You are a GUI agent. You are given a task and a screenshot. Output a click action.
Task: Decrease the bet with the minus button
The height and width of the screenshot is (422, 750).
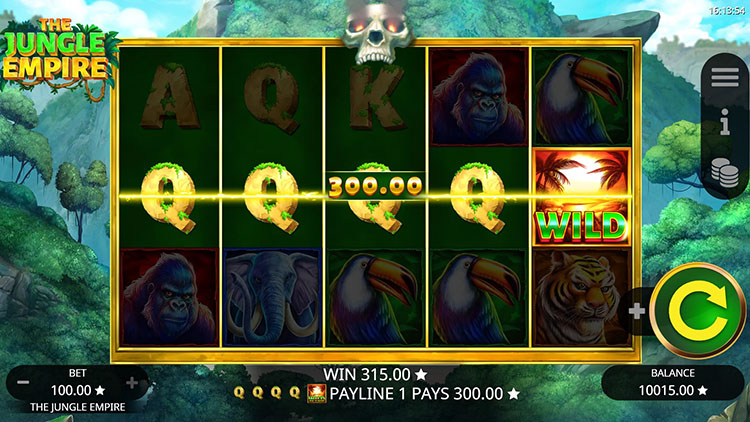[x=22, y=383]
